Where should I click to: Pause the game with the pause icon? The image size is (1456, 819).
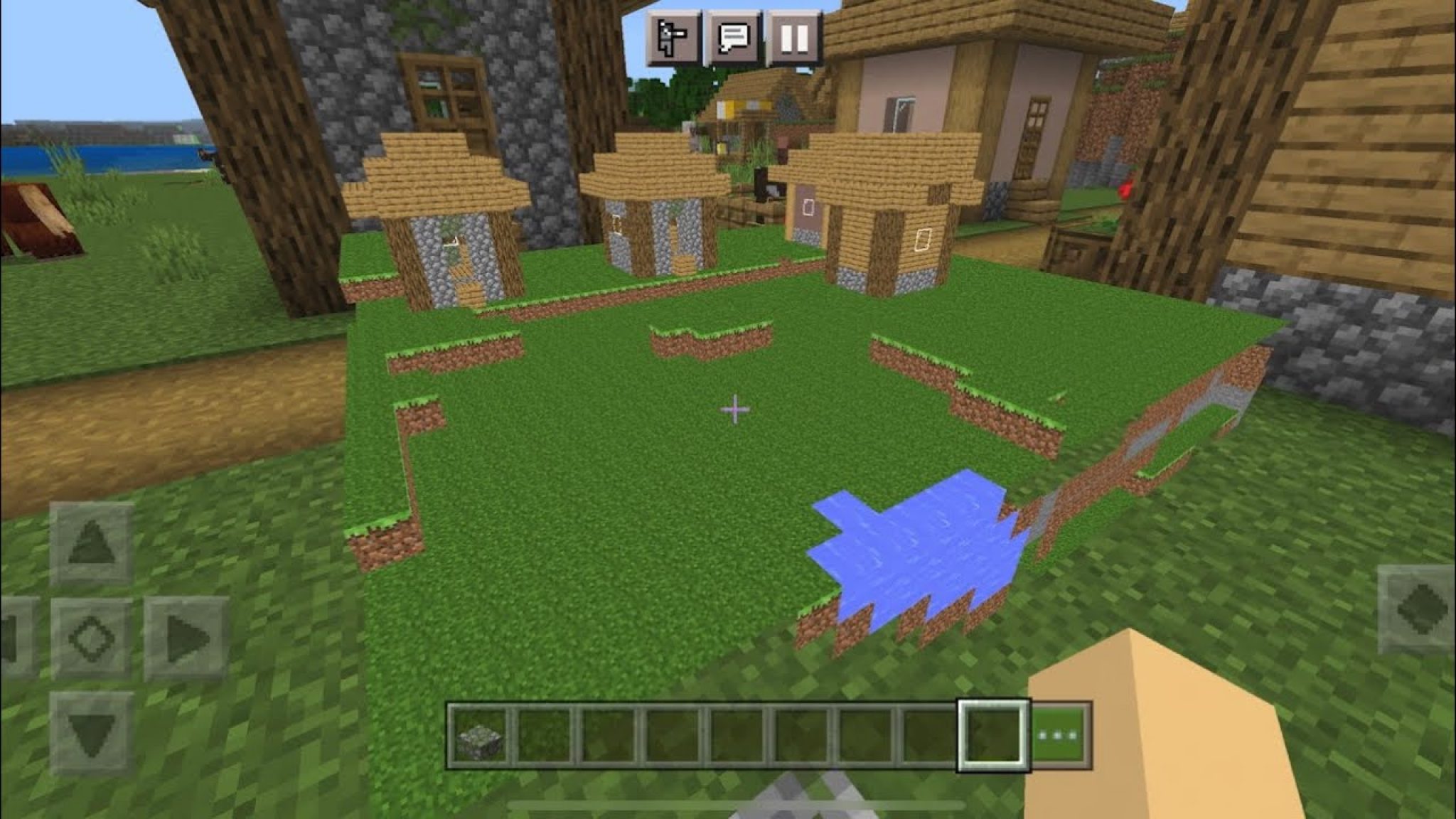pos(794,36)
